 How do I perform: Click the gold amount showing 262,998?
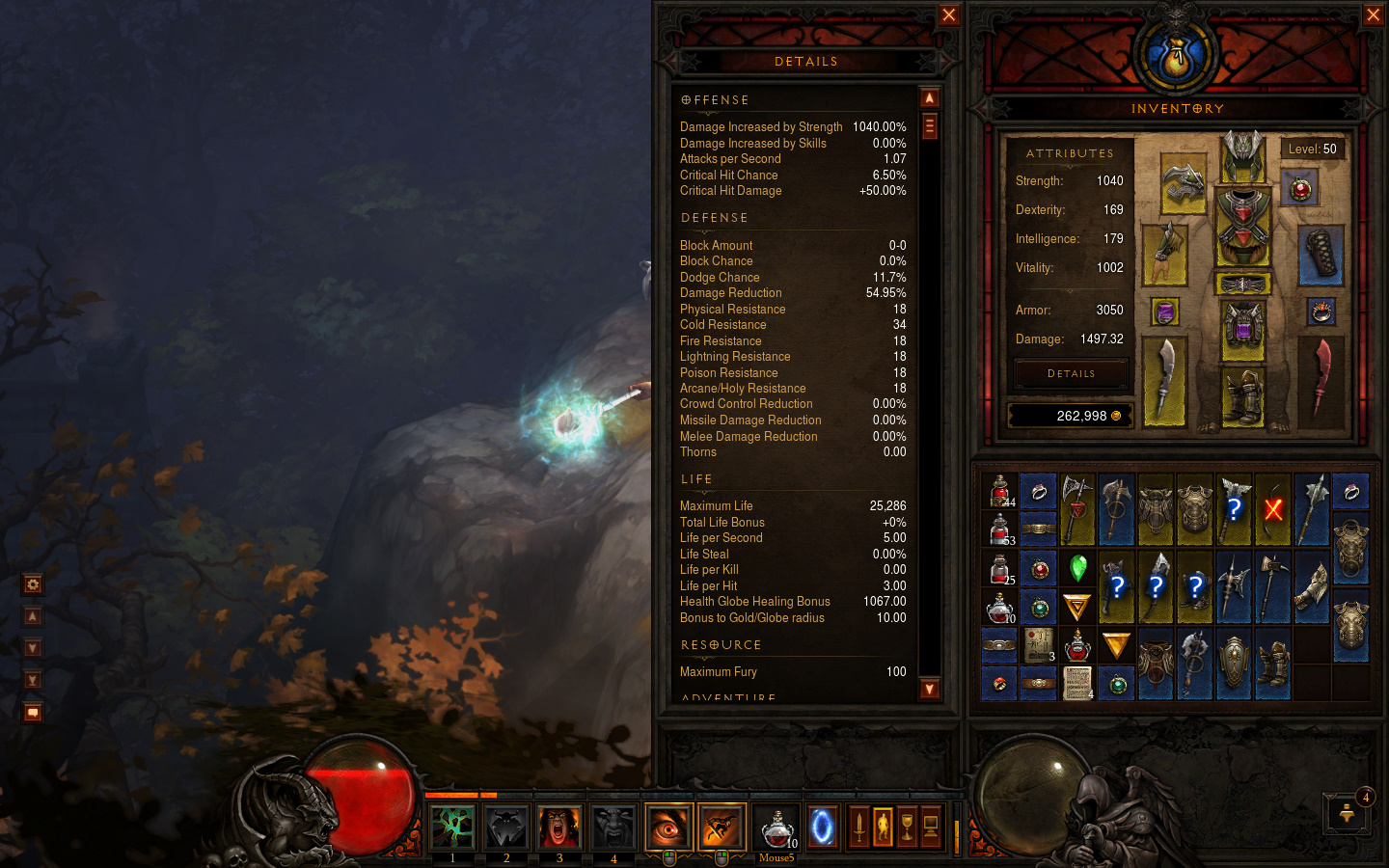click(1071, 415)
